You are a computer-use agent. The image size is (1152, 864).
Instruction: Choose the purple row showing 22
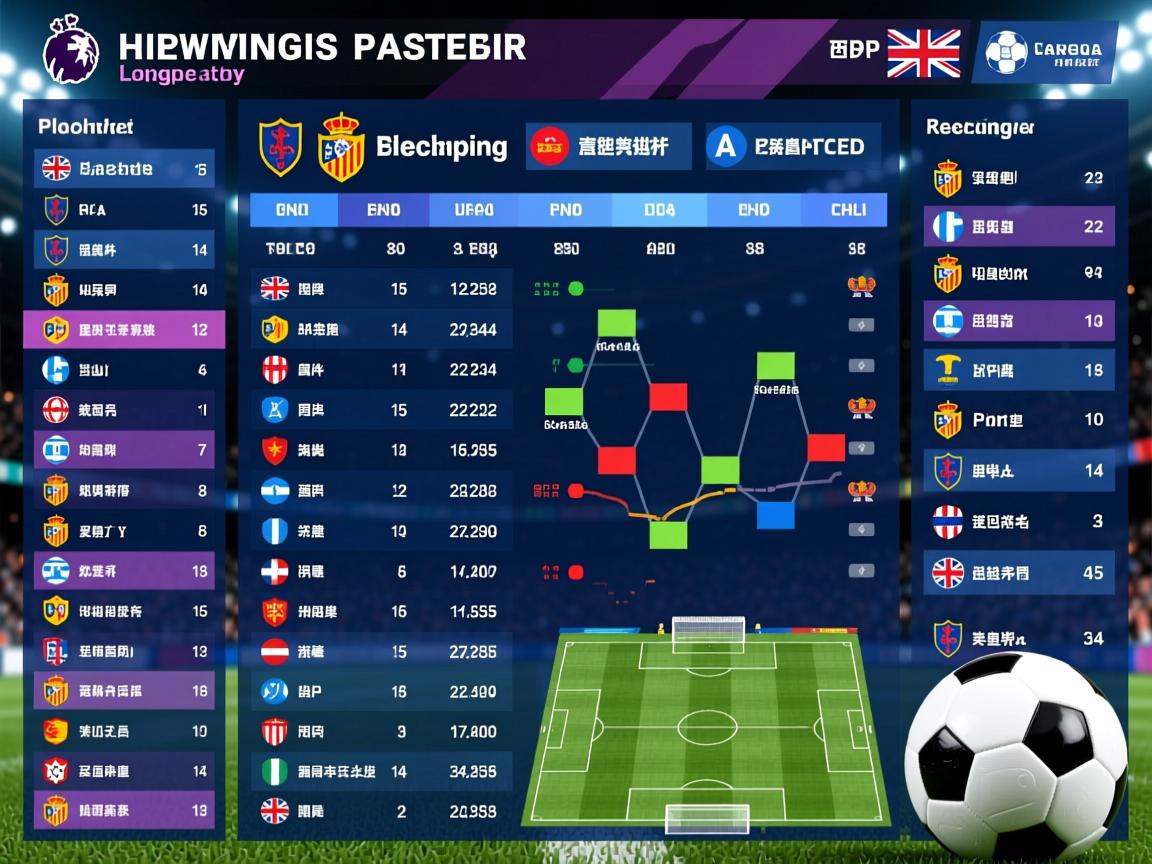[x=1019, y=227]
